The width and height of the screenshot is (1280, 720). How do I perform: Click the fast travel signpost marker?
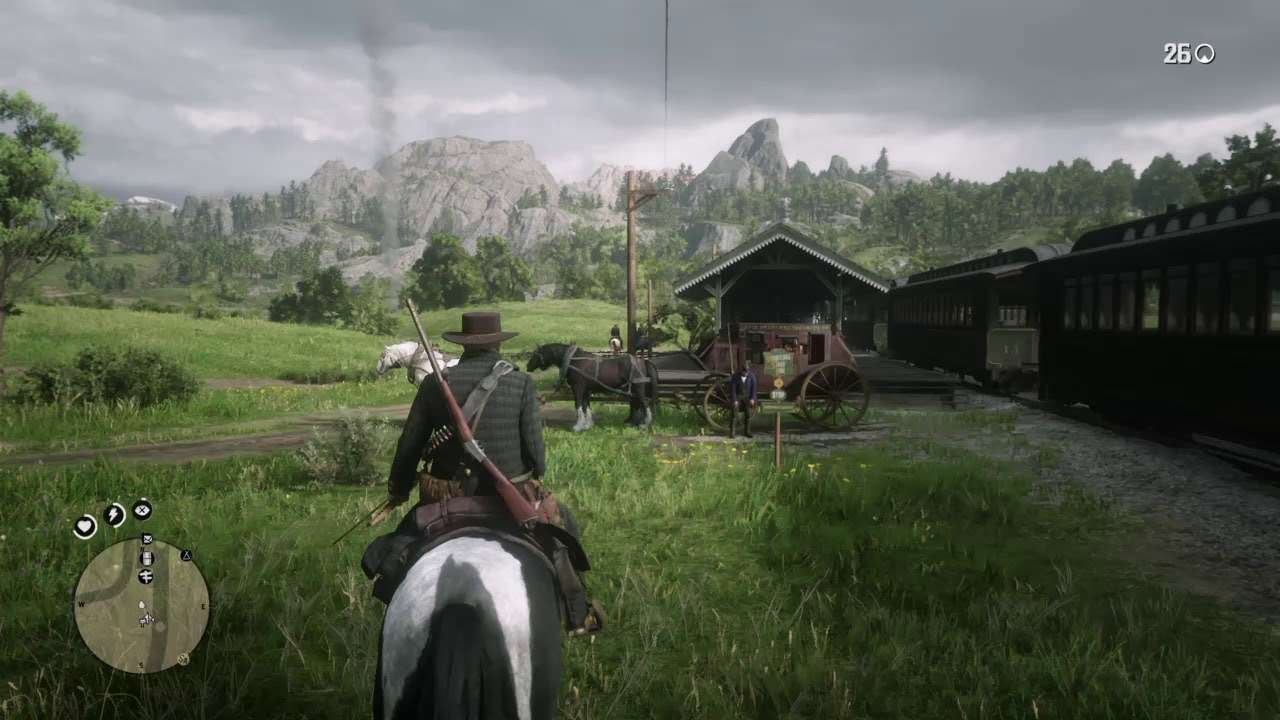coord(146,576)
